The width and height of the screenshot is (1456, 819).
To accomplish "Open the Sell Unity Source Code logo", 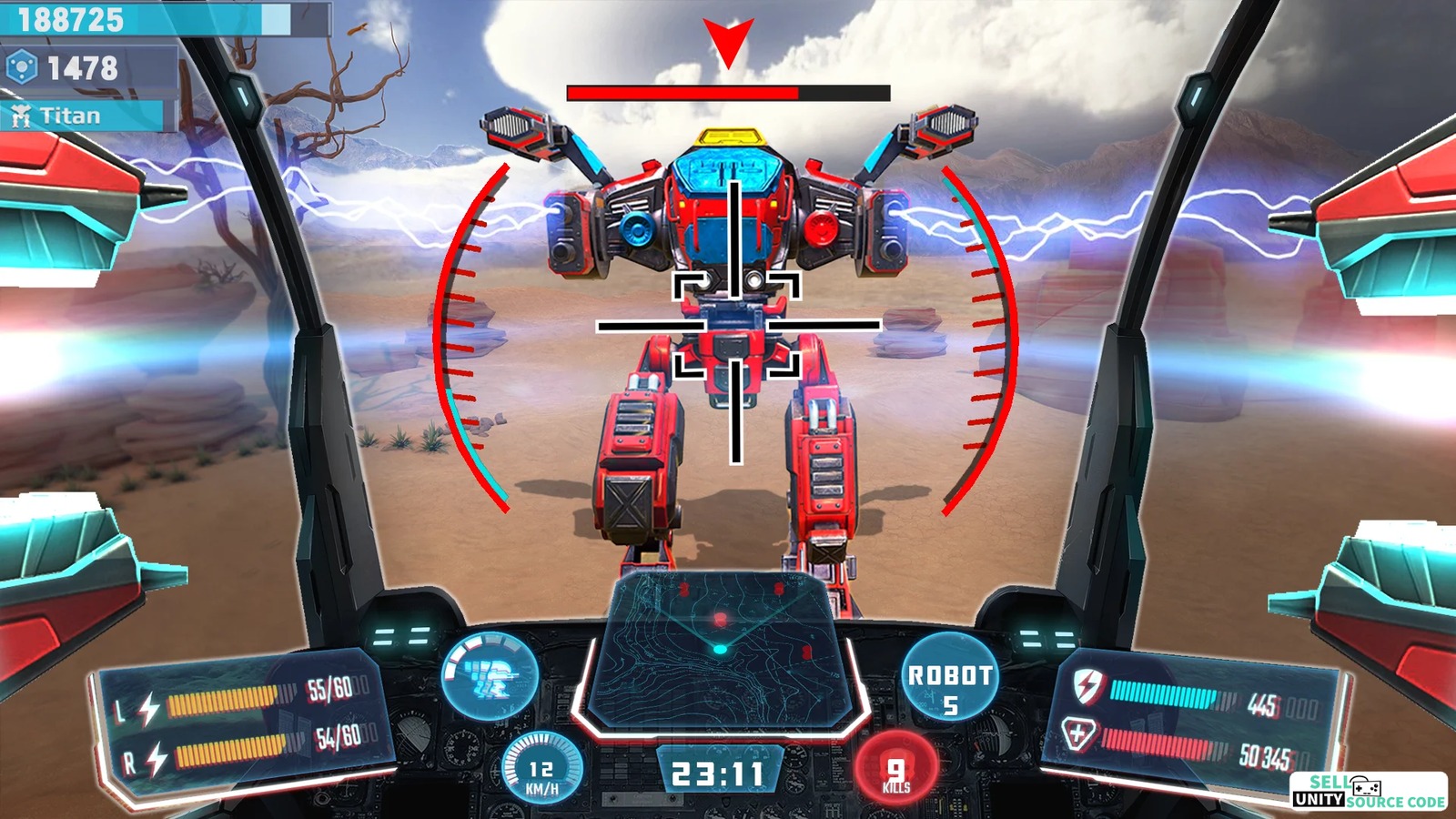I will point(1369,791).
